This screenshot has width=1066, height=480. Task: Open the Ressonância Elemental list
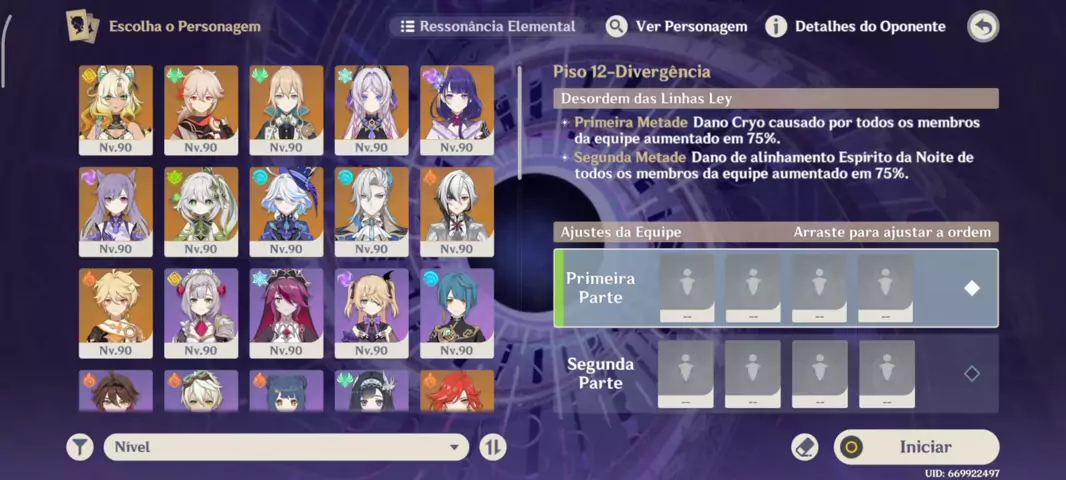coord(488,27)
